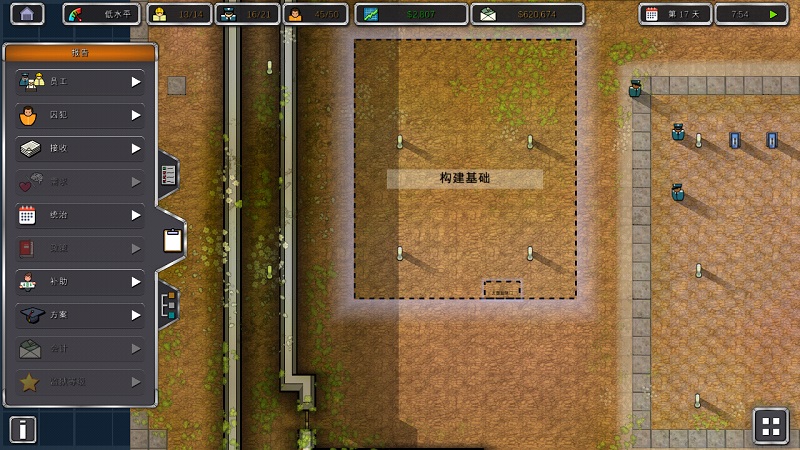Click the home button in top bar

click(26, 14)
